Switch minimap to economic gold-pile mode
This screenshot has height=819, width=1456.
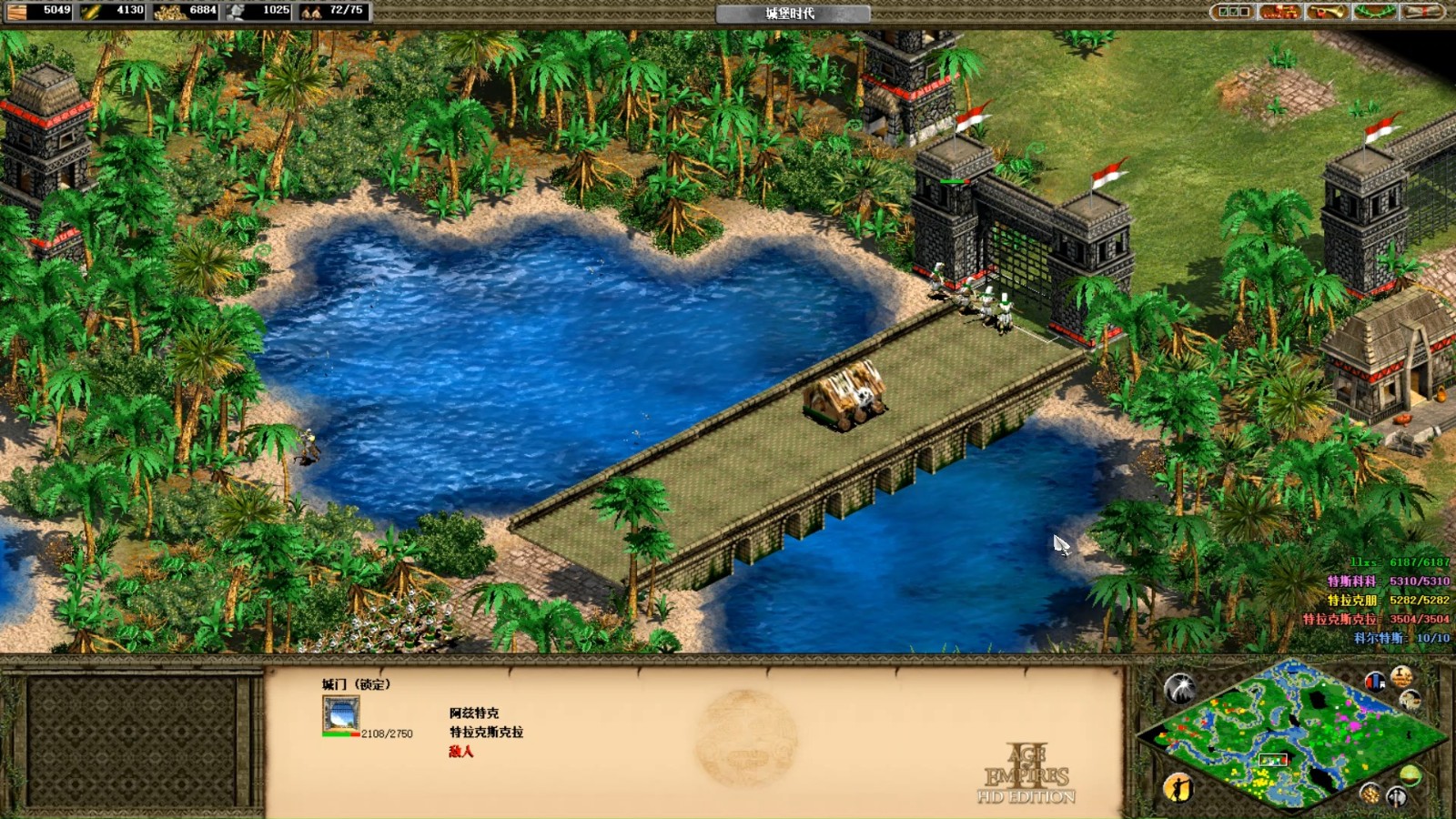(1370, 794)
